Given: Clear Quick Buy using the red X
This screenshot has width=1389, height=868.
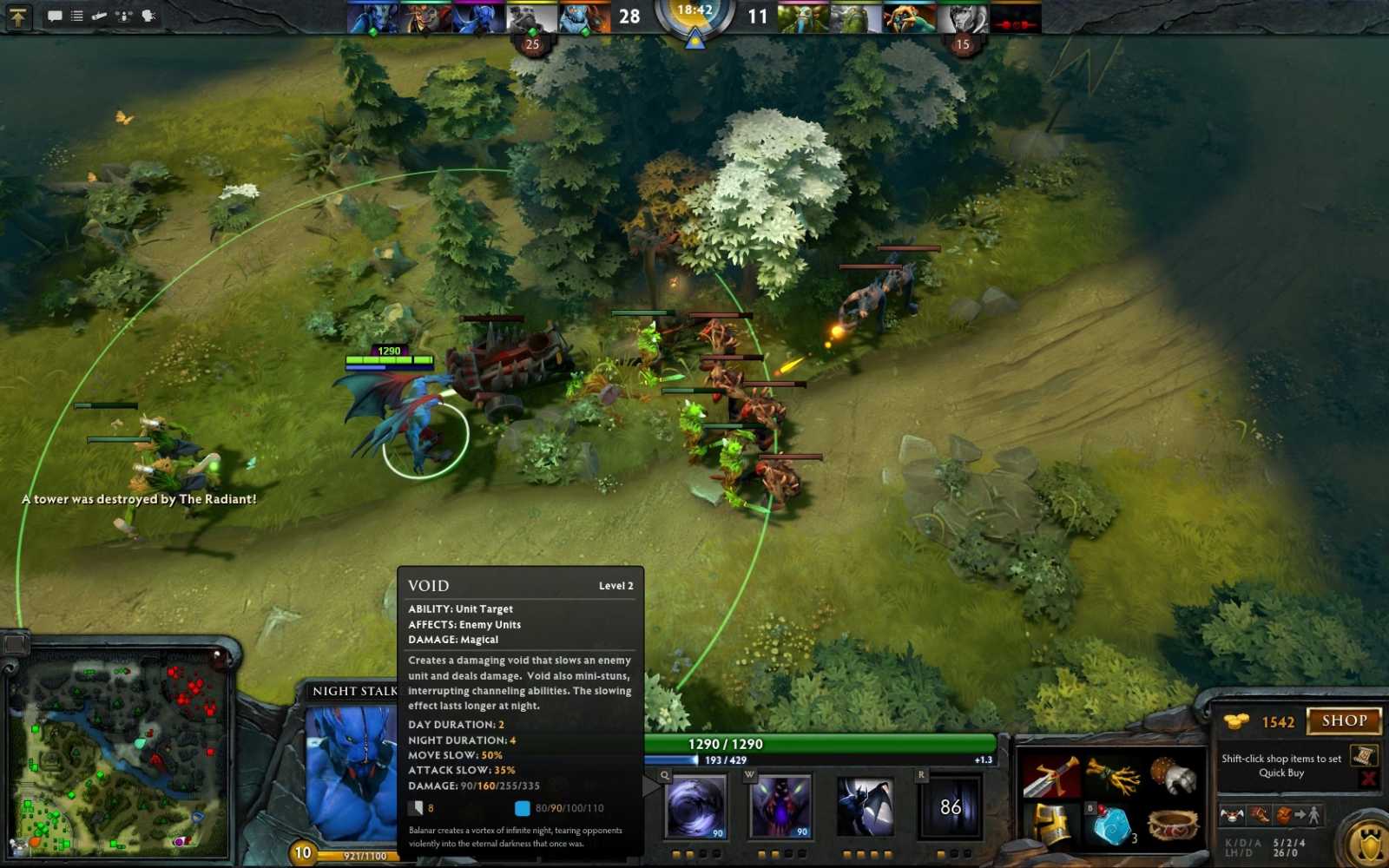Looking at the screenshot, I should click(x=1366, y=777).
